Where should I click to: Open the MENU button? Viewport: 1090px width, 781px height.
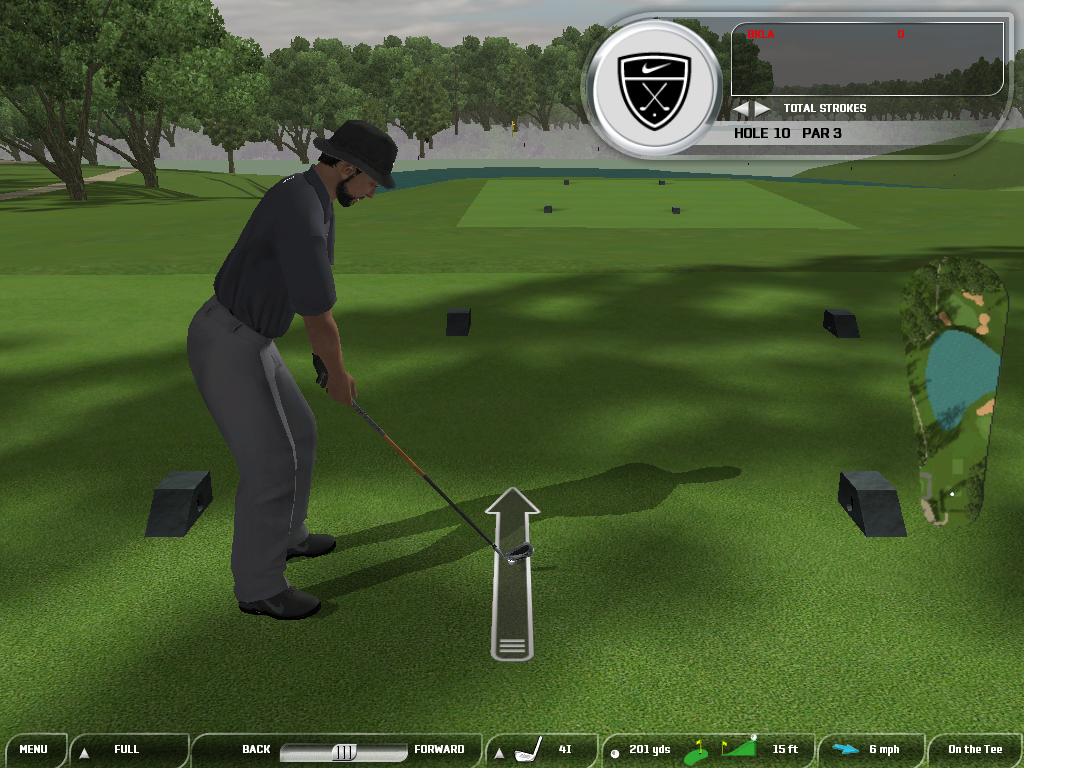33,749
